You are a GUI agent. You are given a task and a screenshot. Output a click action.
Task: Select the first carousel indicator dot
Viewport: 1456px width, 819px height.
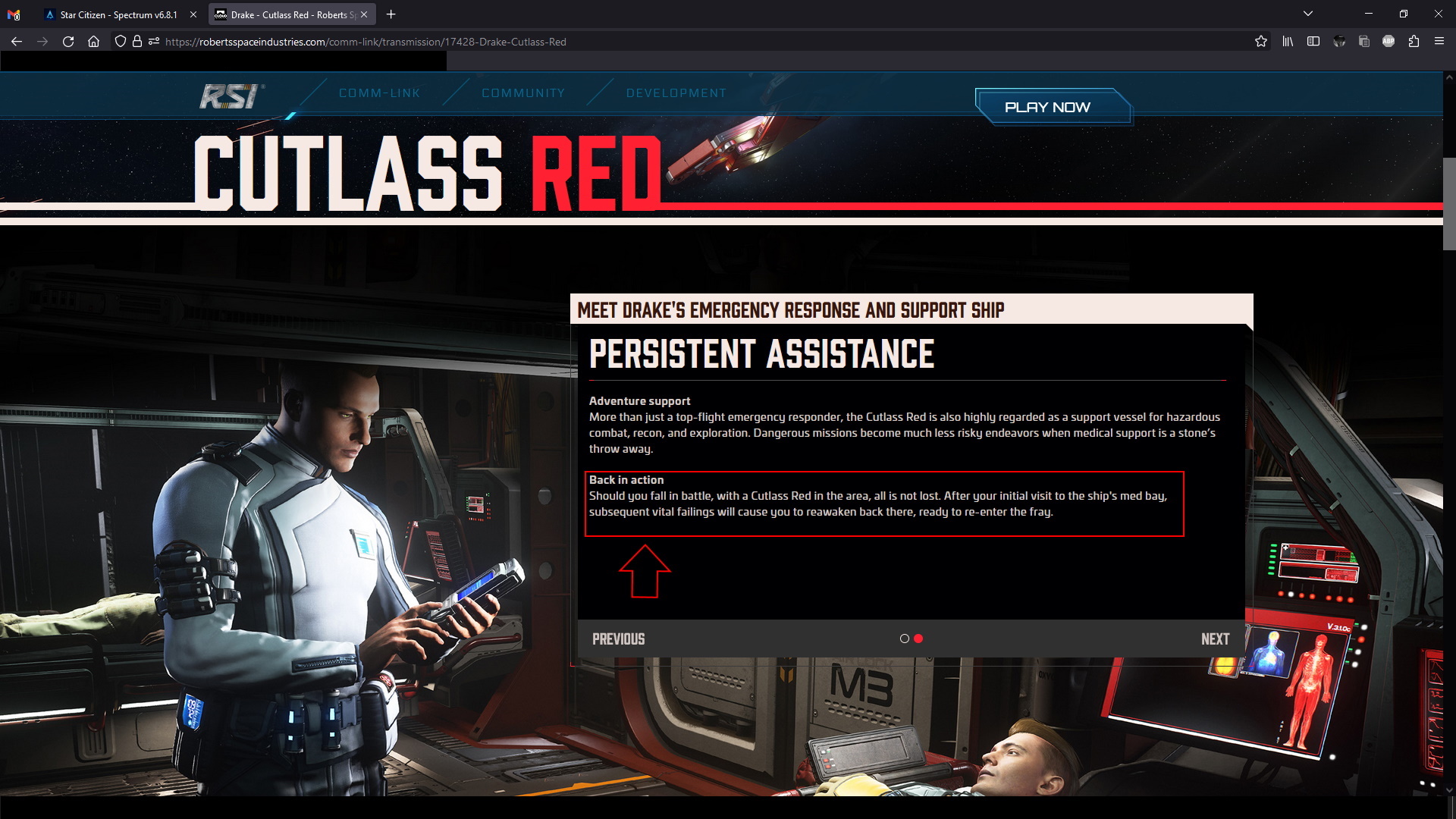[x=905, y=639]
